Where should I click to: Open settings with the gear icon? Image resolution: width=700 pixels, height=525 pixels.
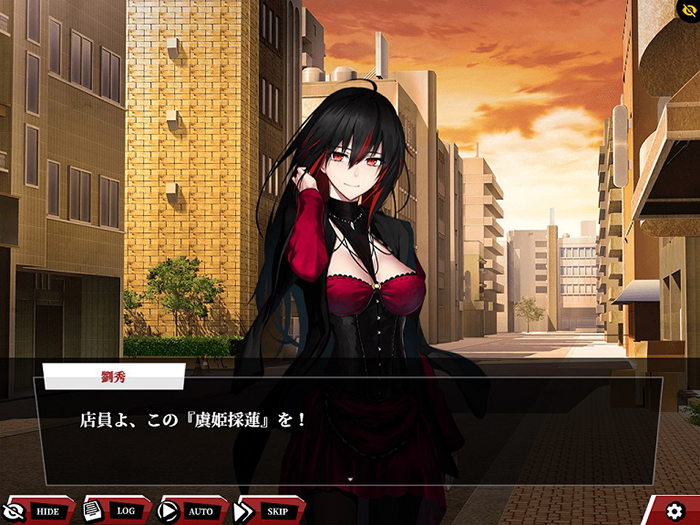[x=675, y=511]
